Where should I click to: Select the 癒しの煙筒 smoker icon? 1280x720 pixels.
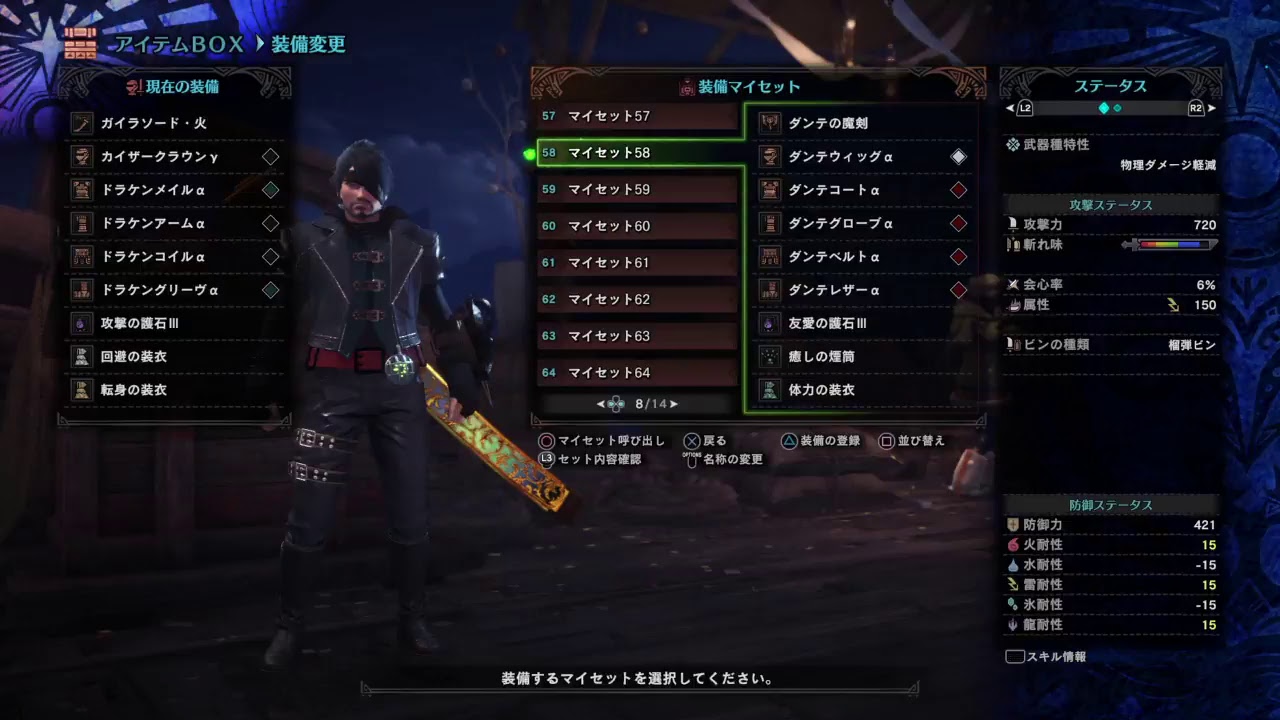pos(770,356)
